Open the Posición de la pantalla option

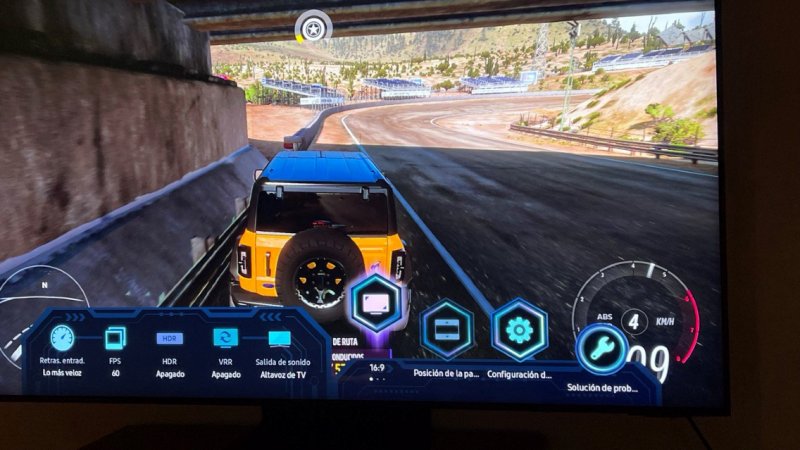446,329
